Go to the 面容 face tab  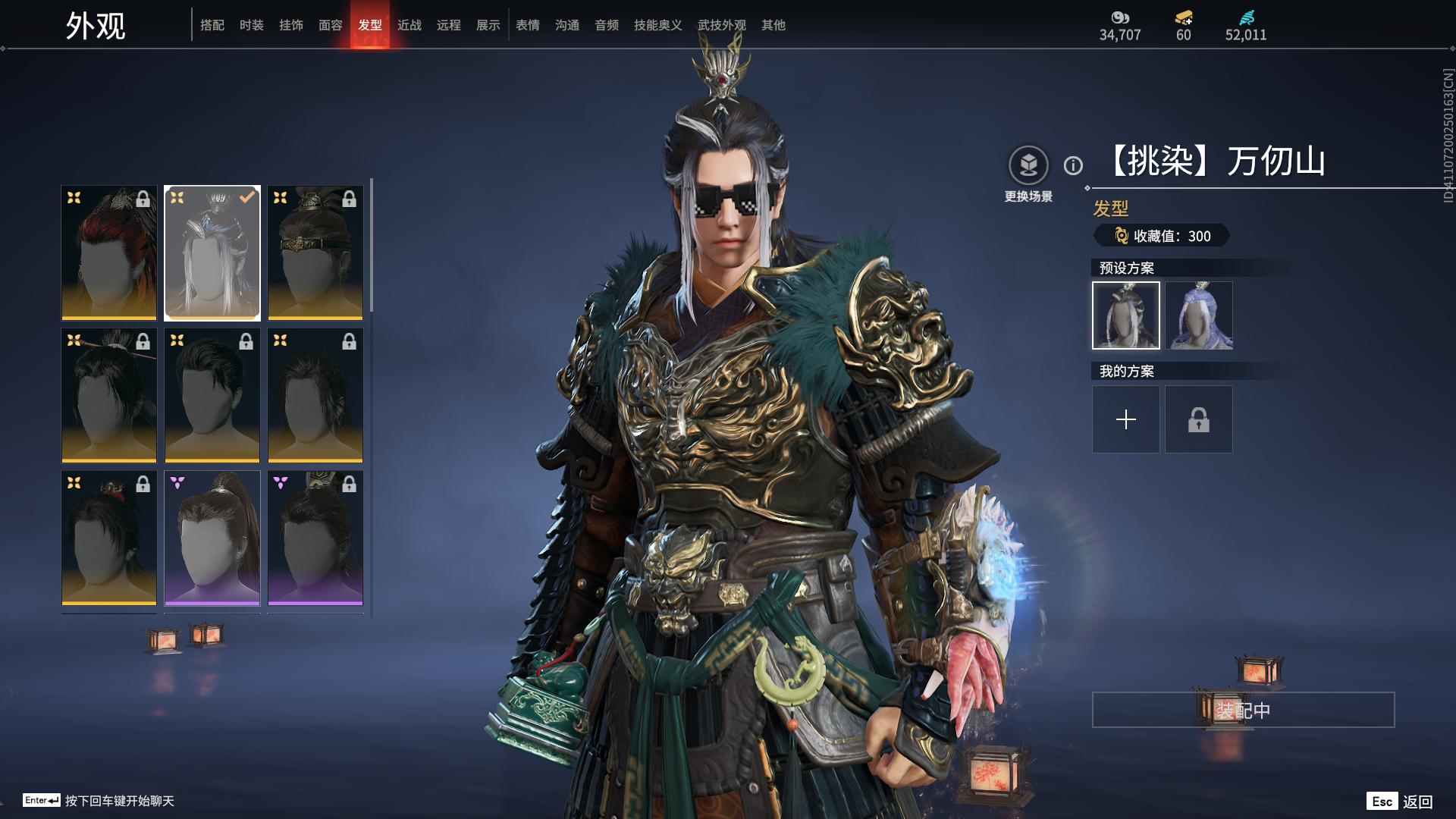[x=330, y=25]
